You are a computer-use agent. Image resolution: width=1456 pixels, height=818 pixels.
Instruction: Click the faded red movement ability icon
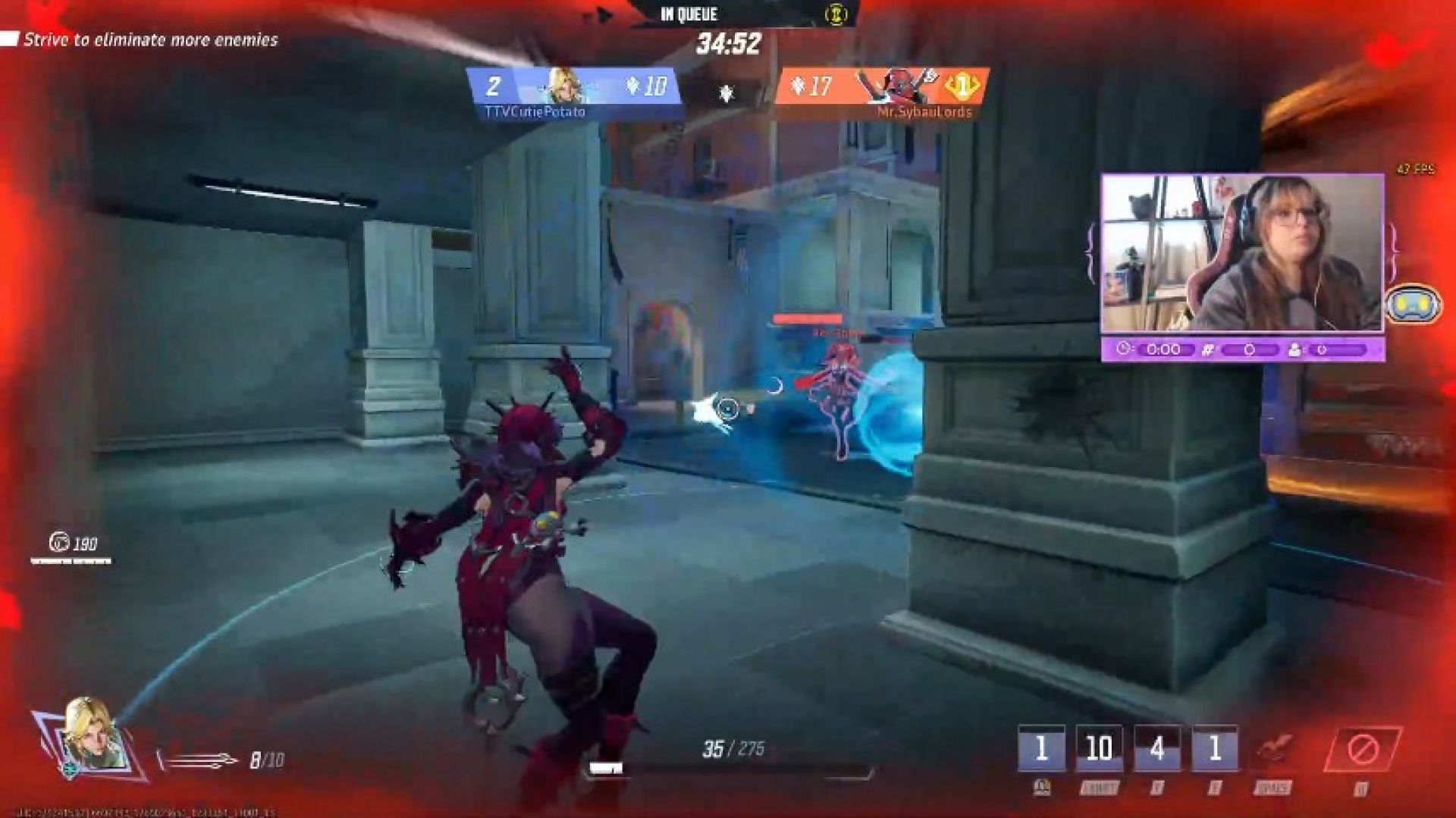pyautogui.click(x=1273, y=748)
